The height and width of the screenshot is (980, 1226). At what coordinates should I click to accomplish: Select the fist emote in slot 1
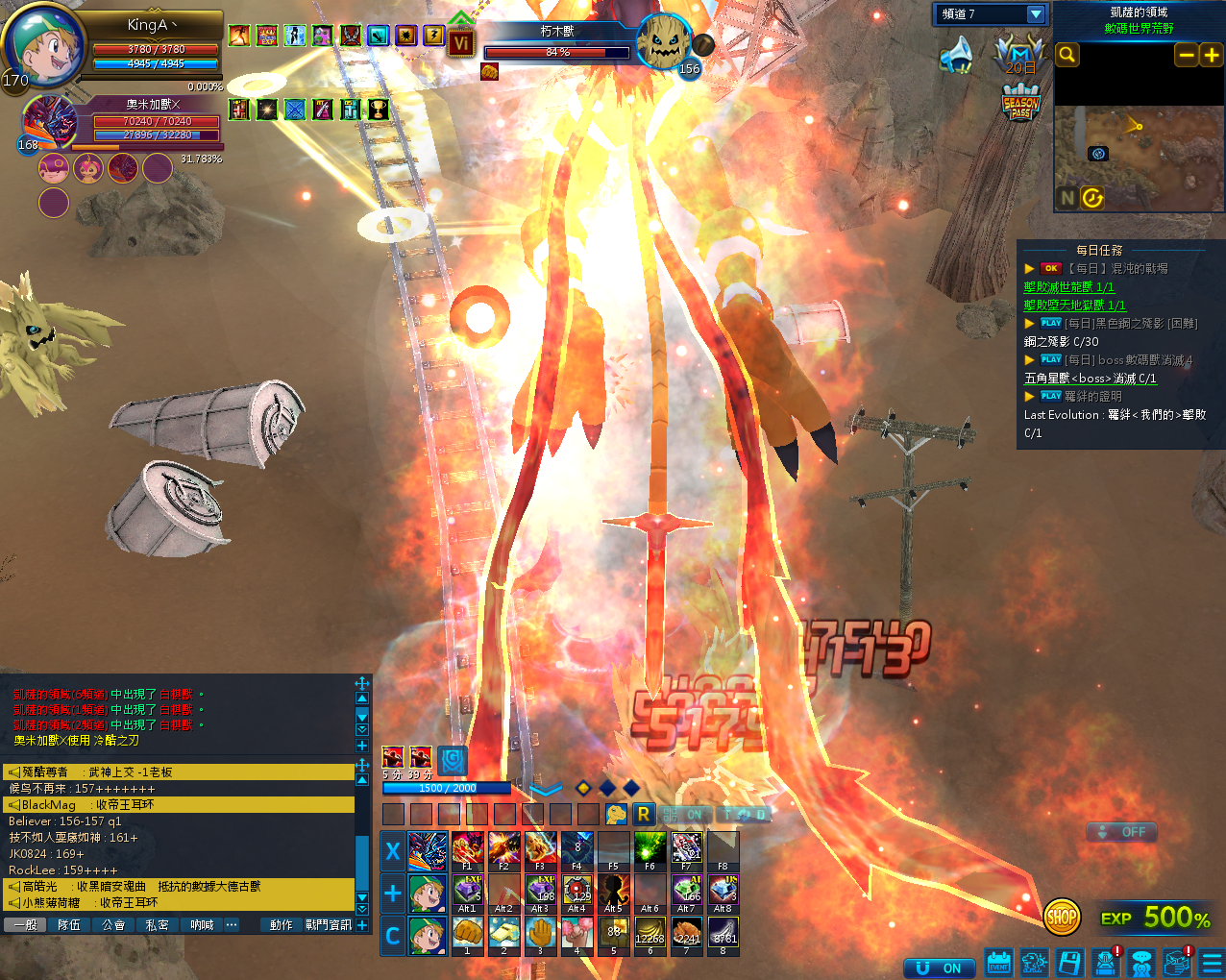[x=467, y=934]
